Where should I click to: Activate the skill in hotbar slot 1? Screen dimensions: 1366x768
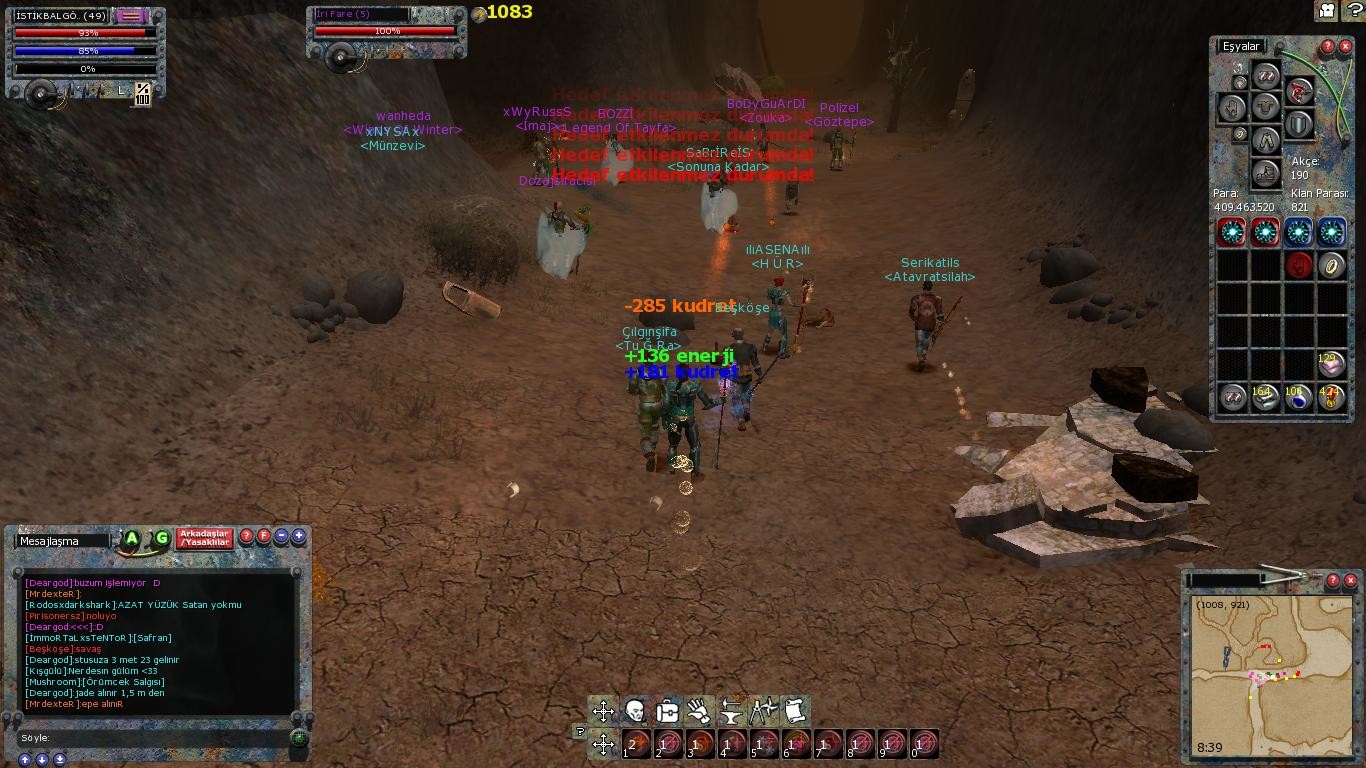click(x=637, y=744)
